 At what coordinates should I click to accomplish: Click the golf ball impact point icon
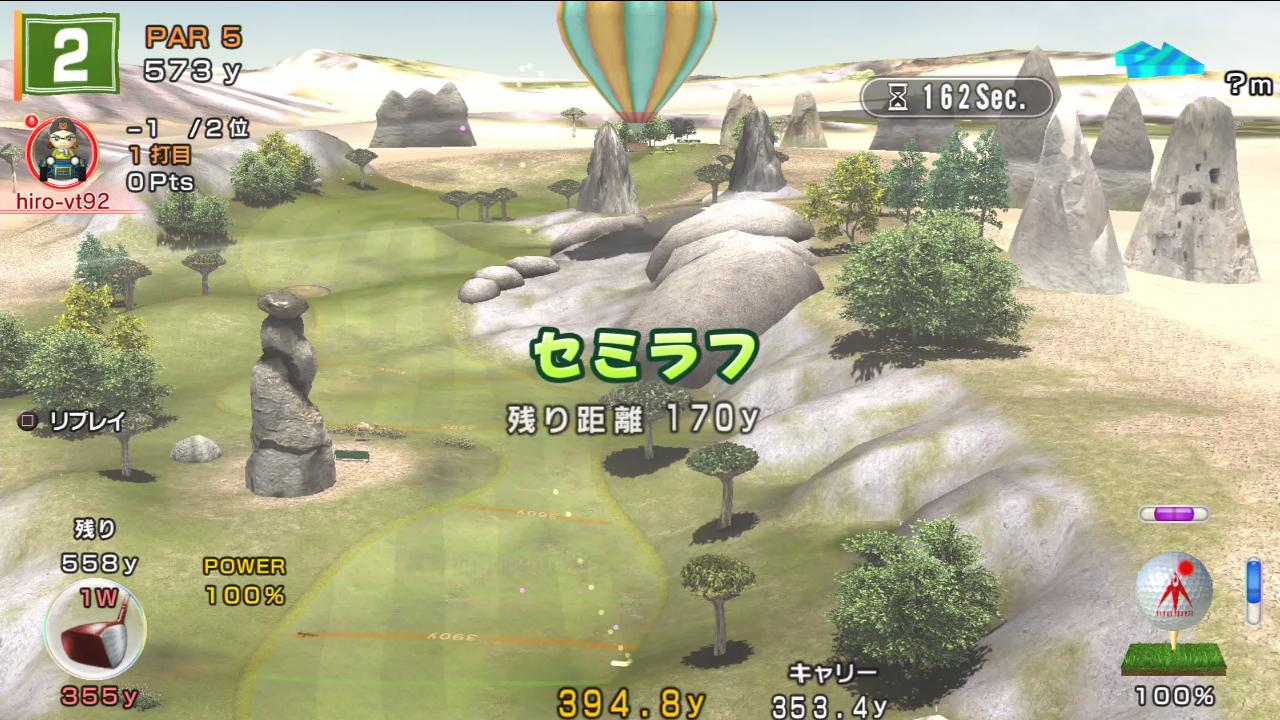tap(1174, 591)
